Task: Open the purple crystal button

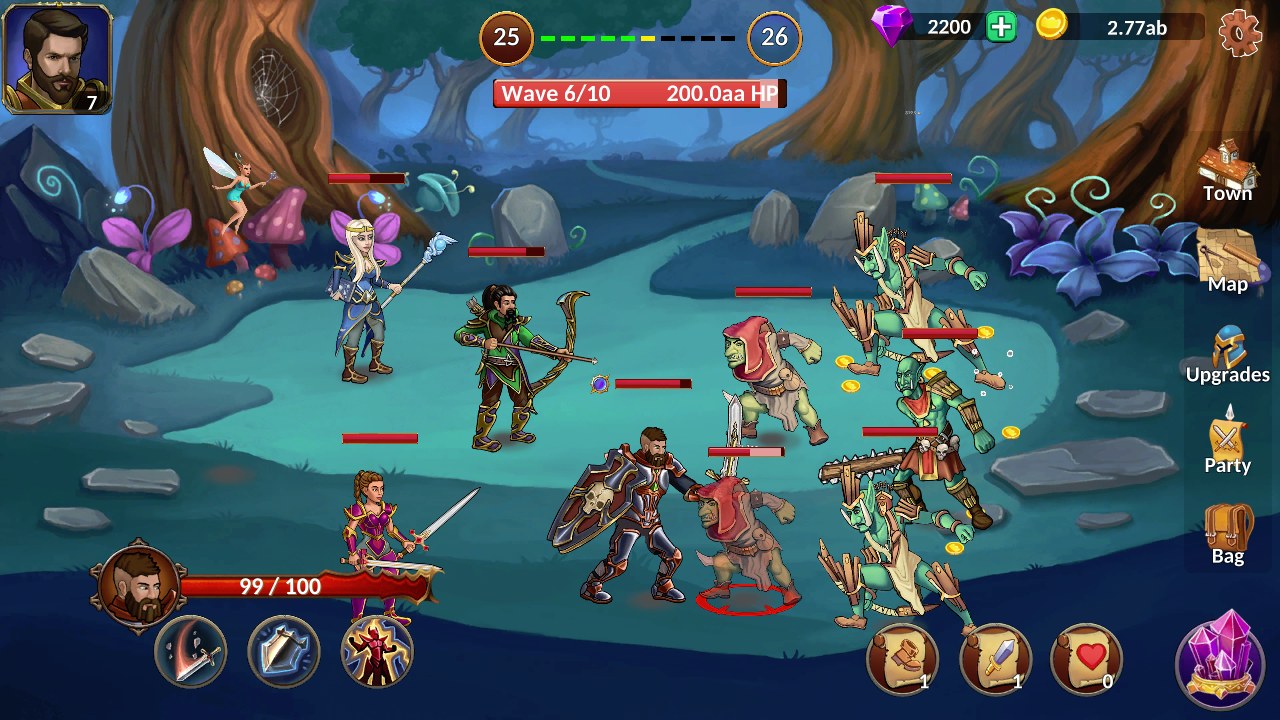Action: 1225,661
